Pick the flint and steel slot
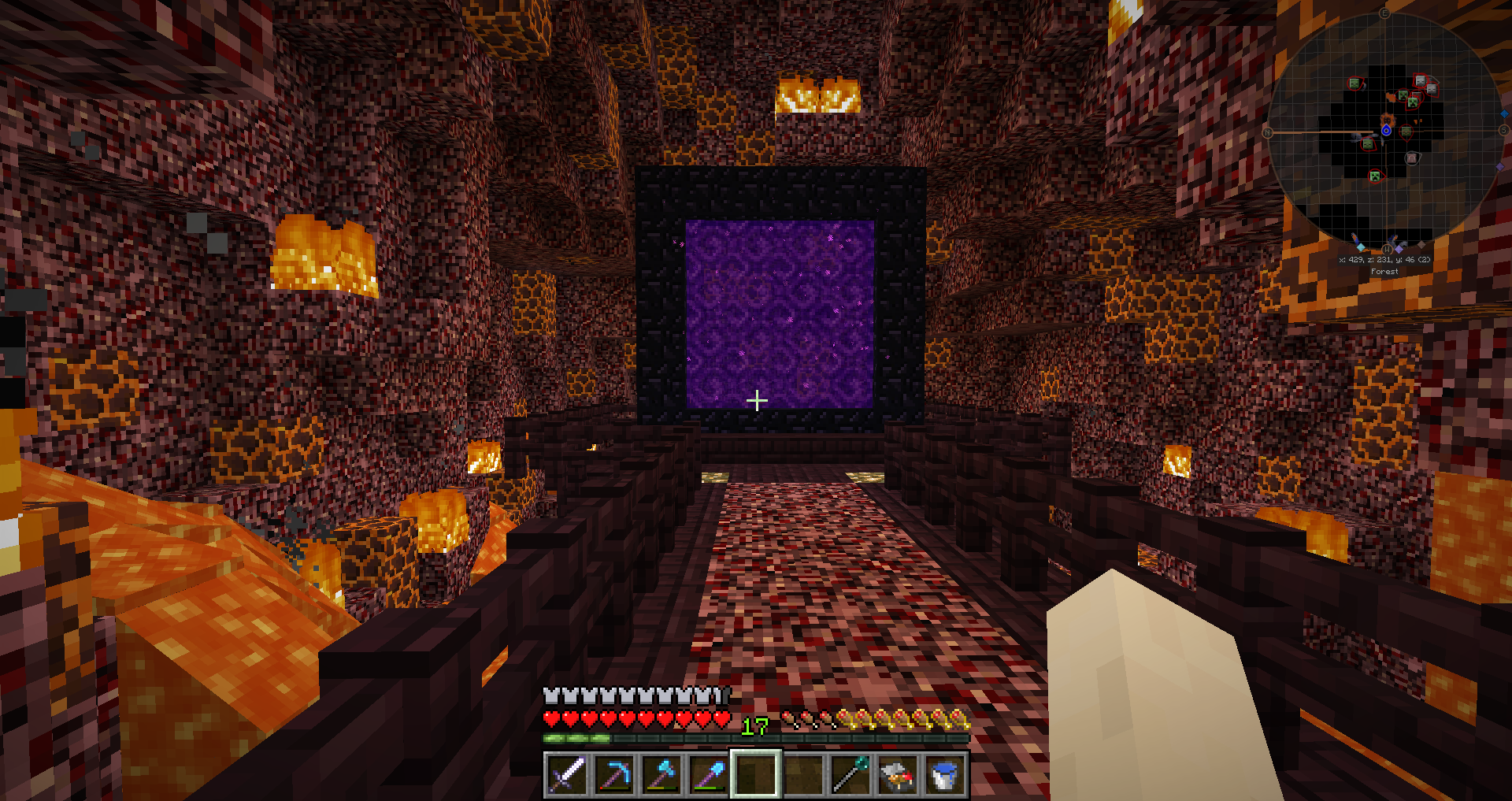Viewport: 1512px width, 801px height. pos(898,775)
